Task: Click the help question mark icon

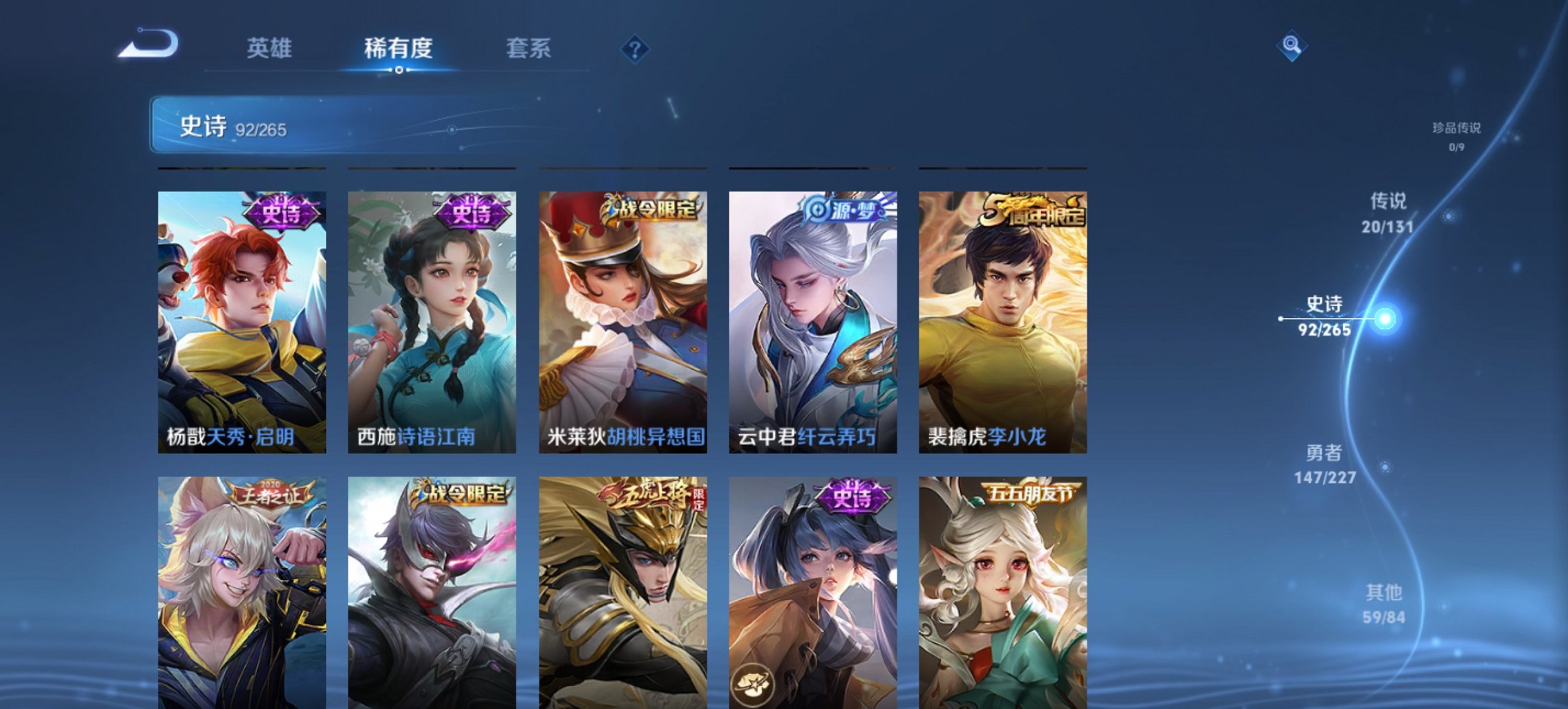Action: [x=633, y=48]
